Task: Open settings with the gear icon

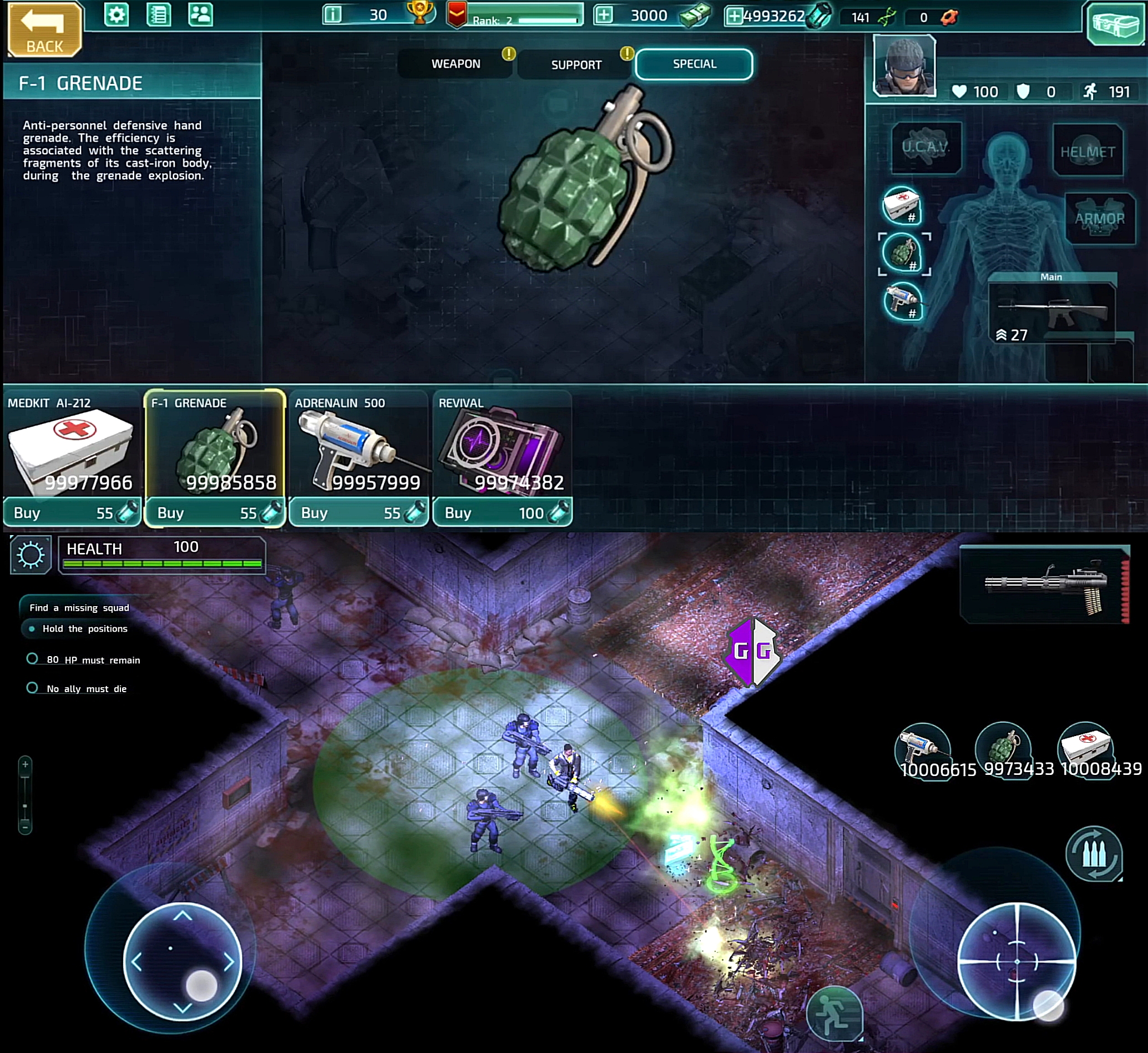Action: [x=117, y=14]
